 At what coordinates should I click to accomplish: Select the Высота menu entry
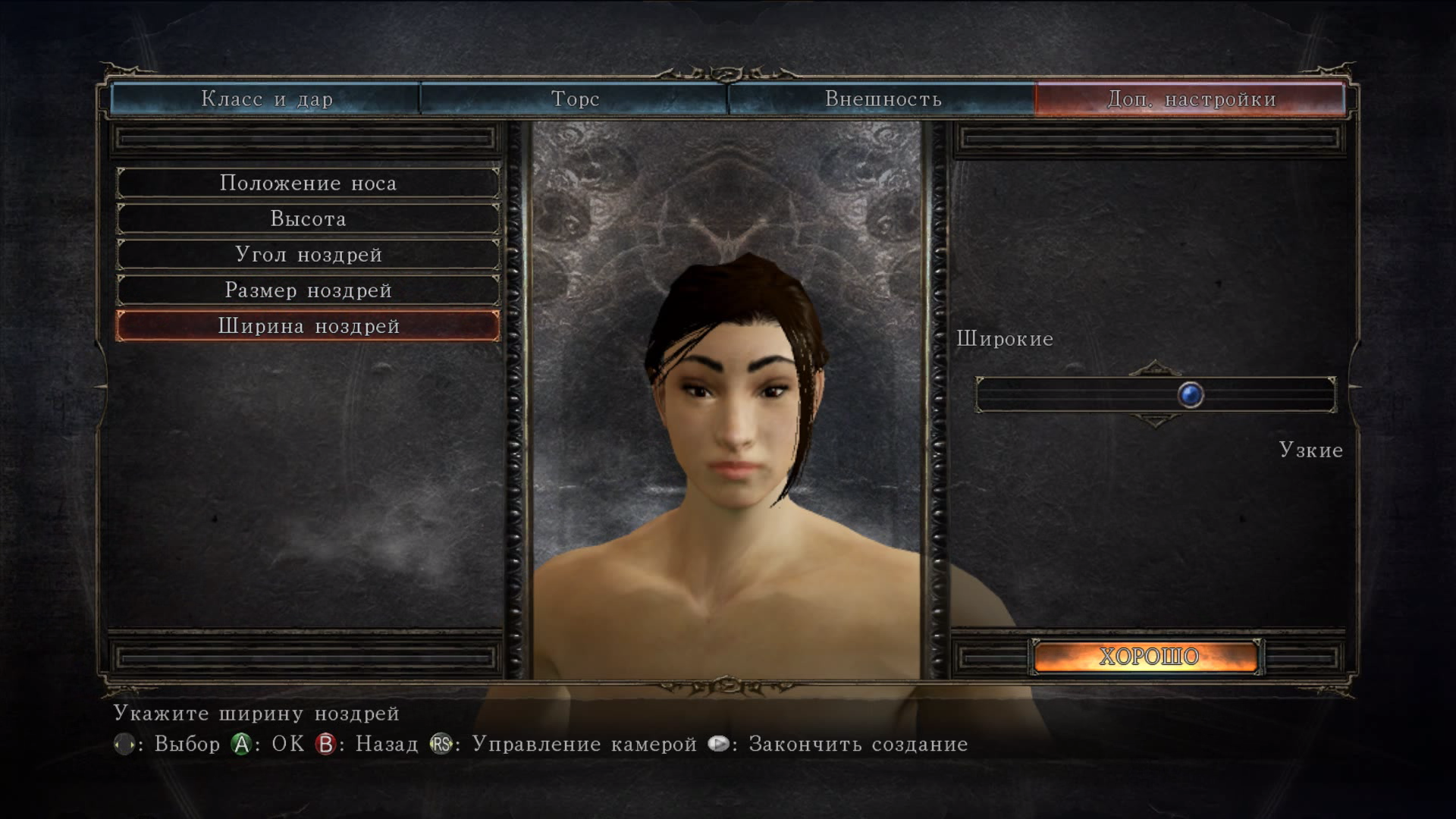pos(308,219)
